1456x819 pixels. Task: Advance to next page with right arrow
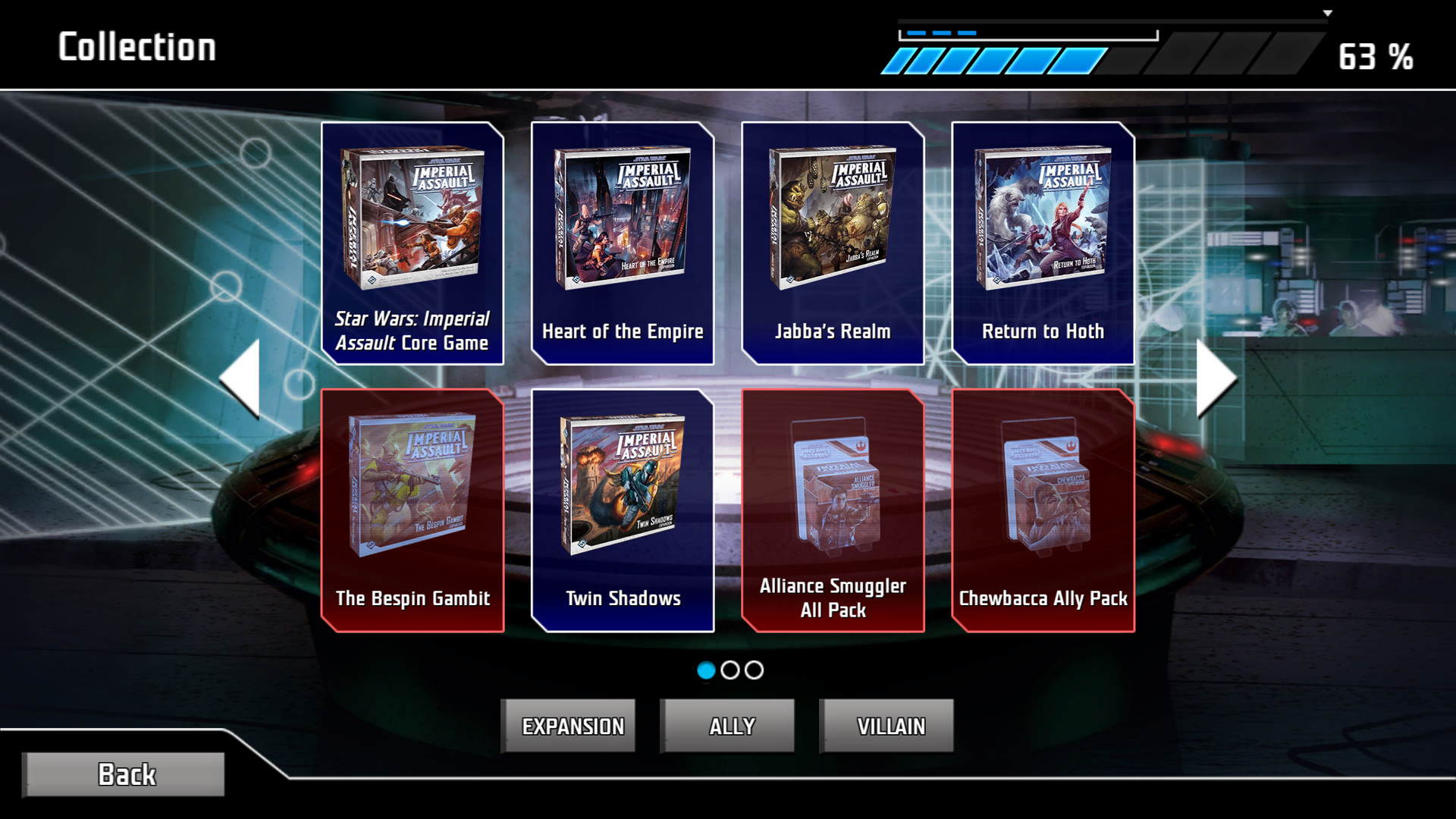click(x=1214, y=377)
